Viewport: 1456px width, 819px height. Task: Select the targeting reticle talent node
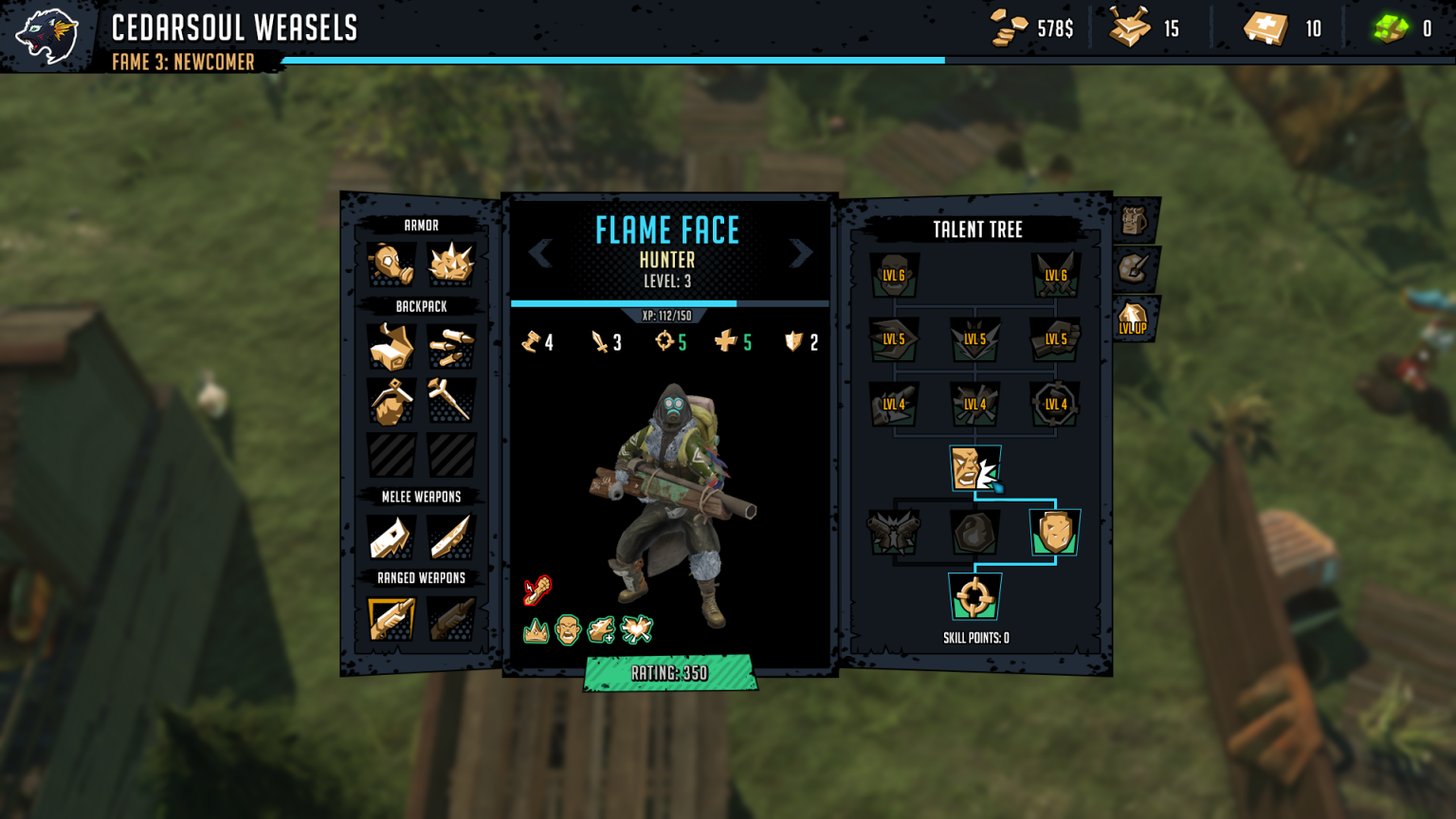coord(975,596)
